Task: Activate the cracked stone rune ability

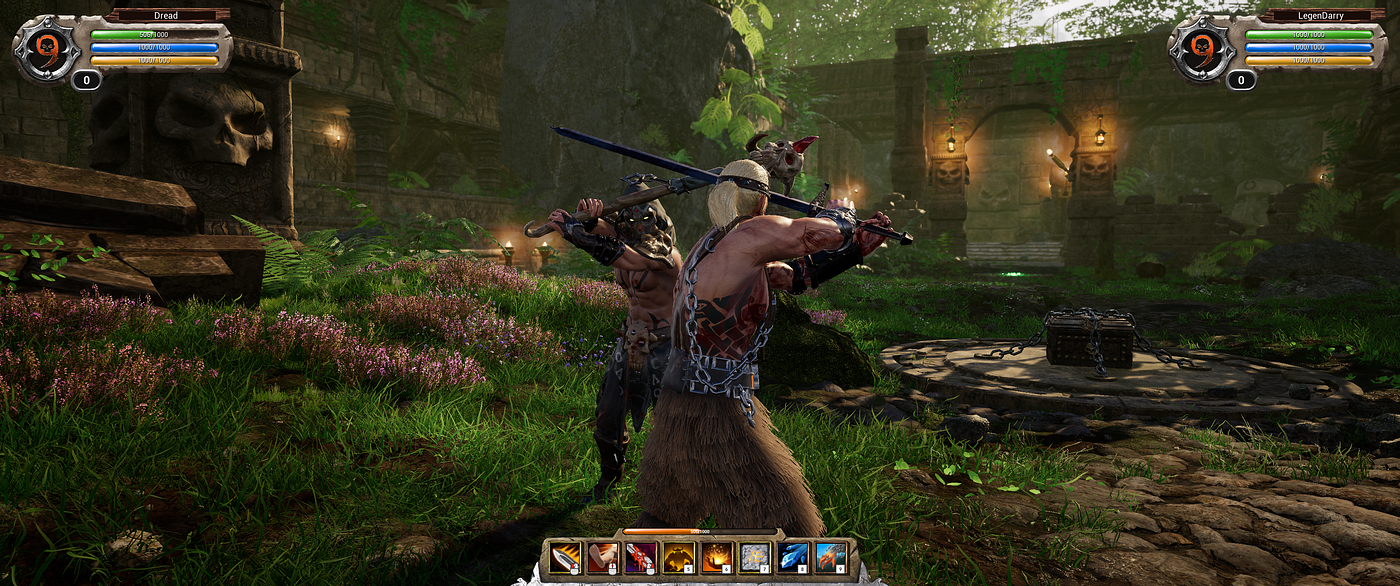Action: click(754, 557)
